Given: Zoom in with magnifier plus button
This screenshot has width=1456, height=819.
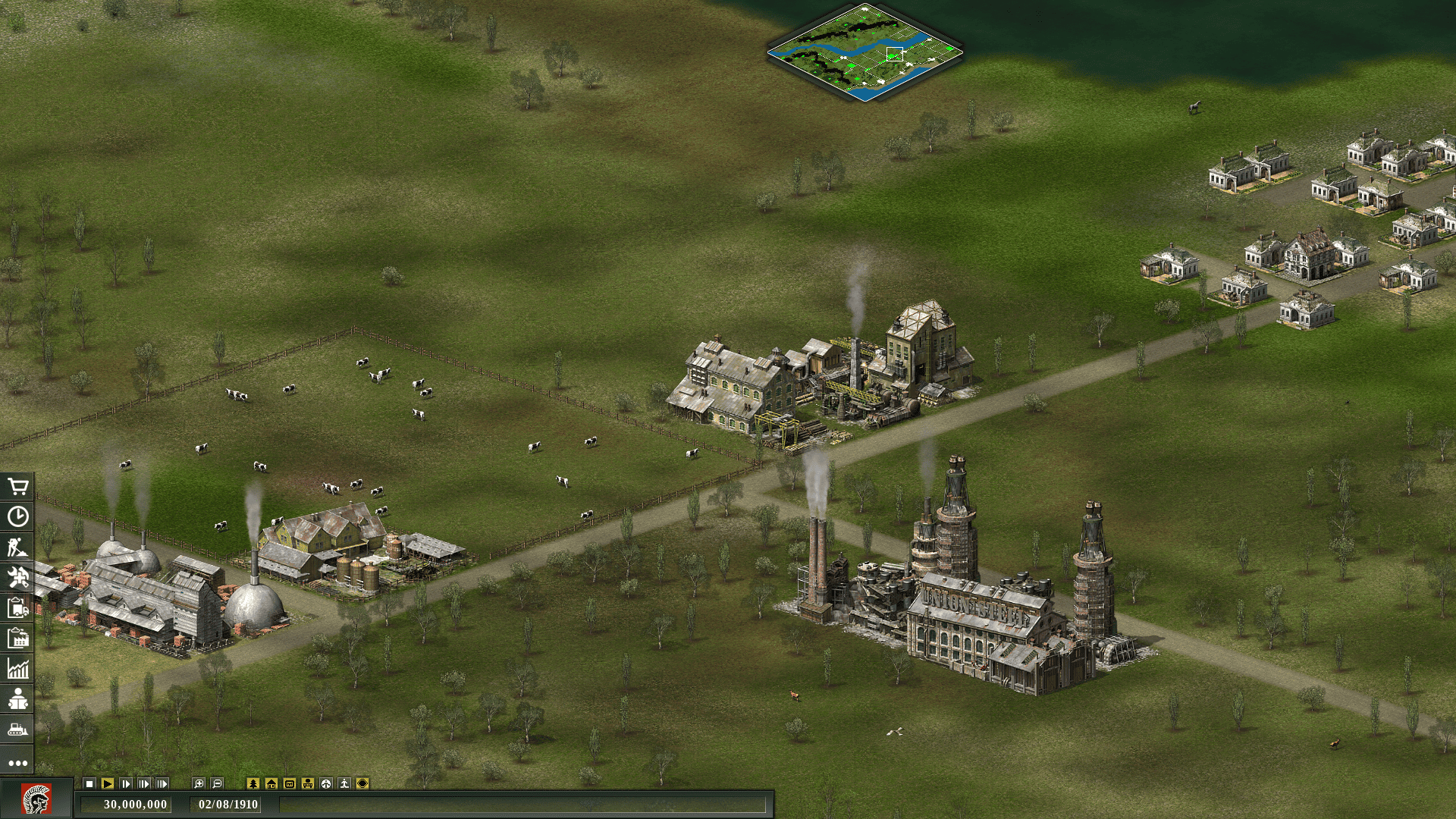Looking at the screenshot, I should [x=199, y=783].
